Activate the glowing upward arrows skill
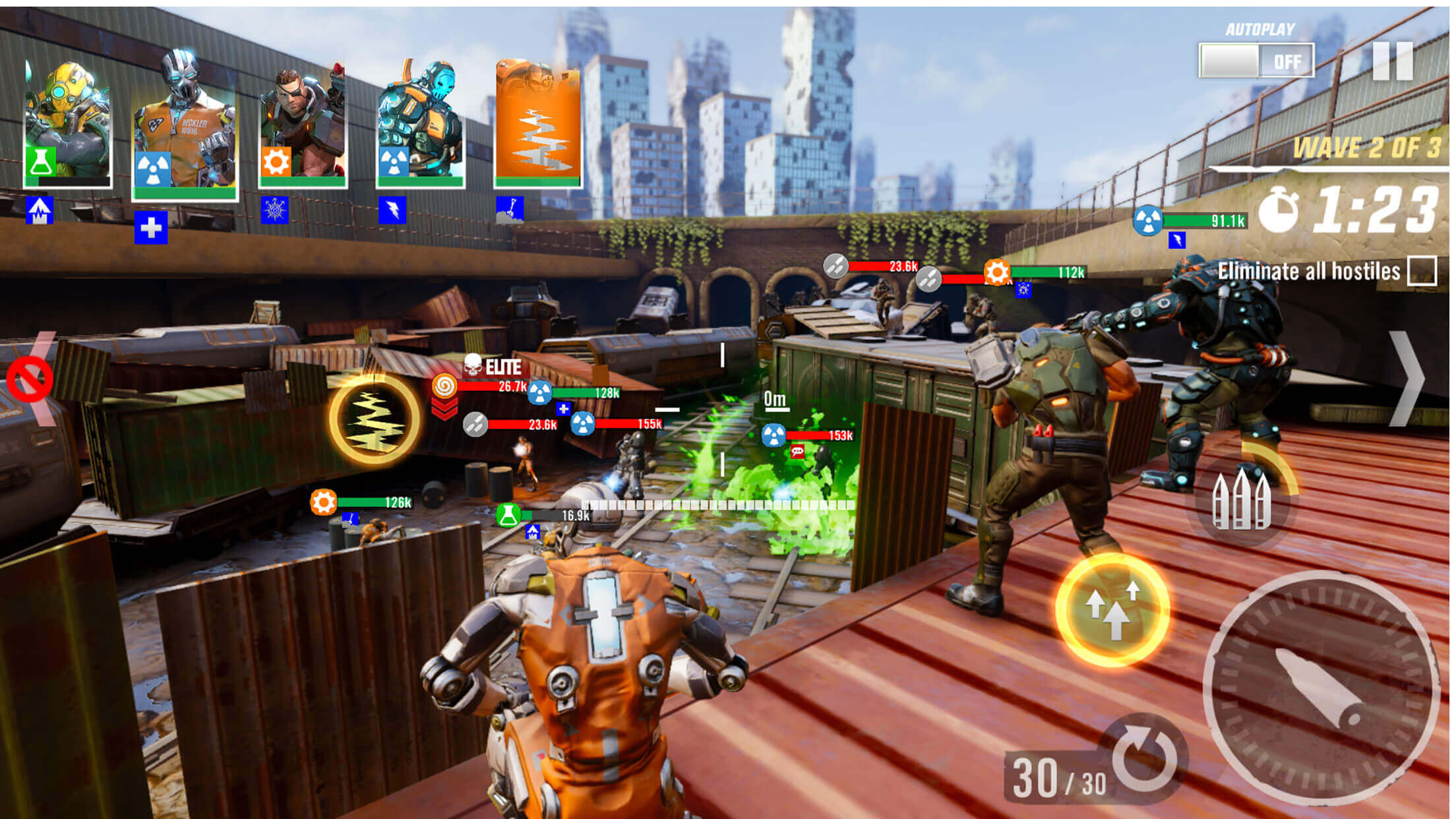The image size is (1456, 819). (x=1112, y=609)
